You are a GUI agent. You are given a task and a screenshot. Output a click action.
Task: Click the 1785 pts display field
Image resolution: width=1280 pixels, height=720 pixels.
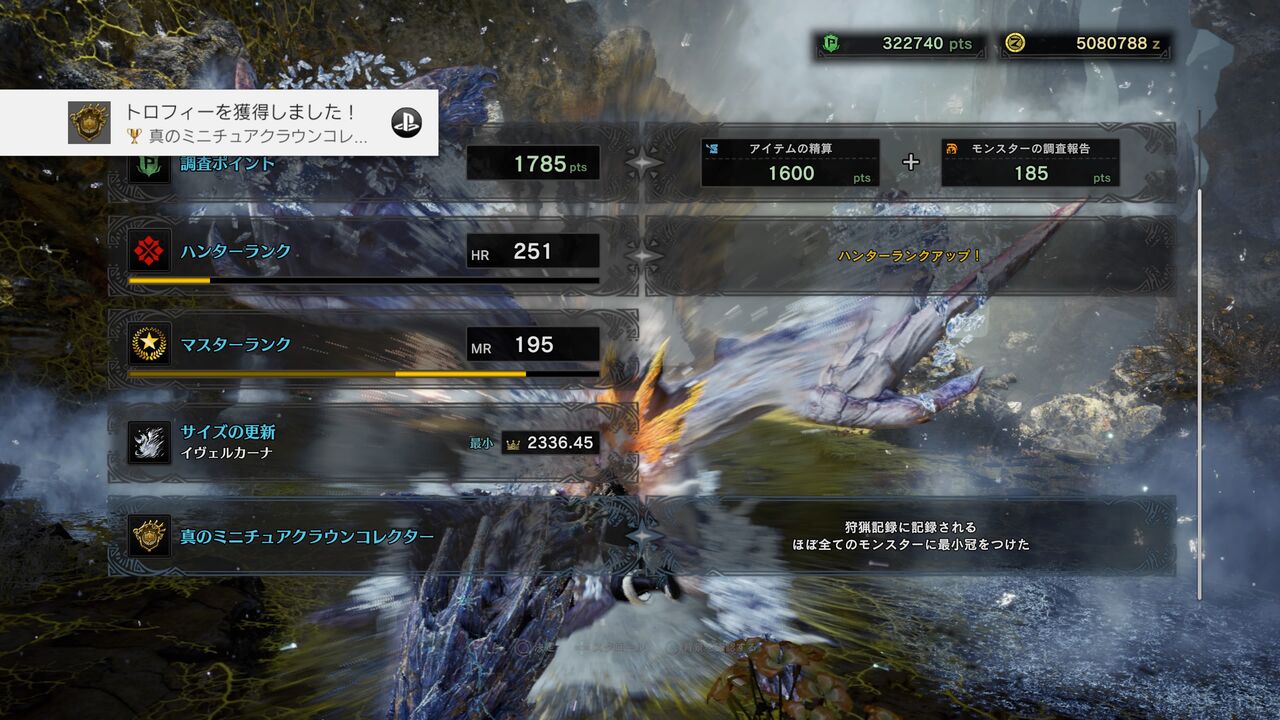[x=532, y=162]
